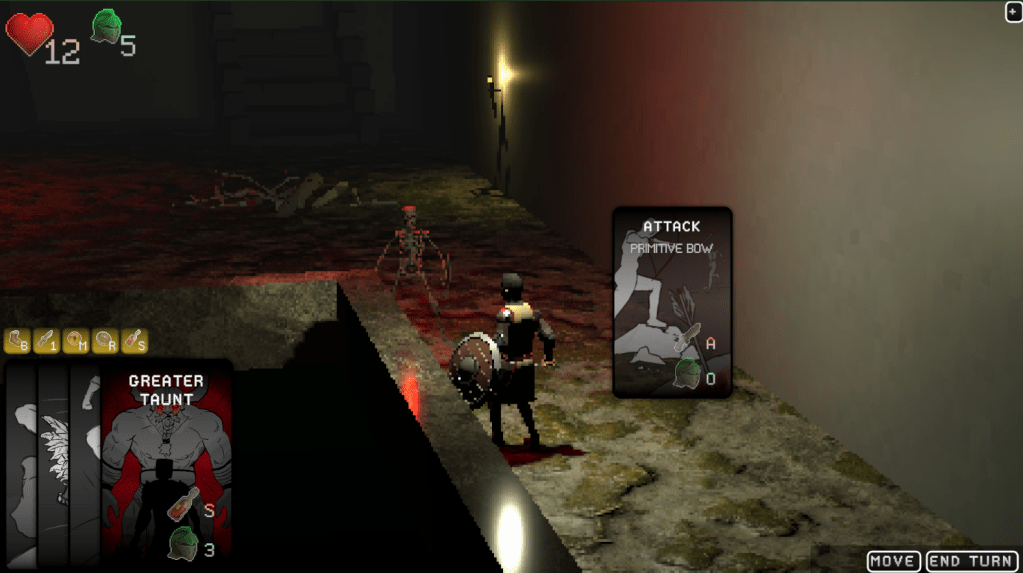This screenshot has width=1023, height=573.
Task: Open the plus button in the corner
Action: point(1013,11)
